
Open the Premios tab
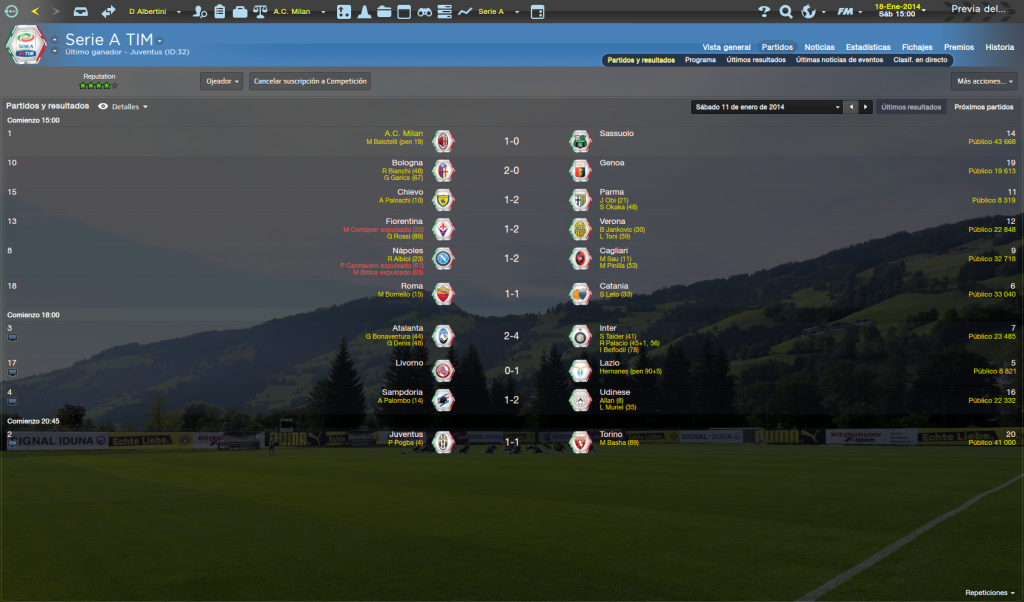[x=959, y=47]
